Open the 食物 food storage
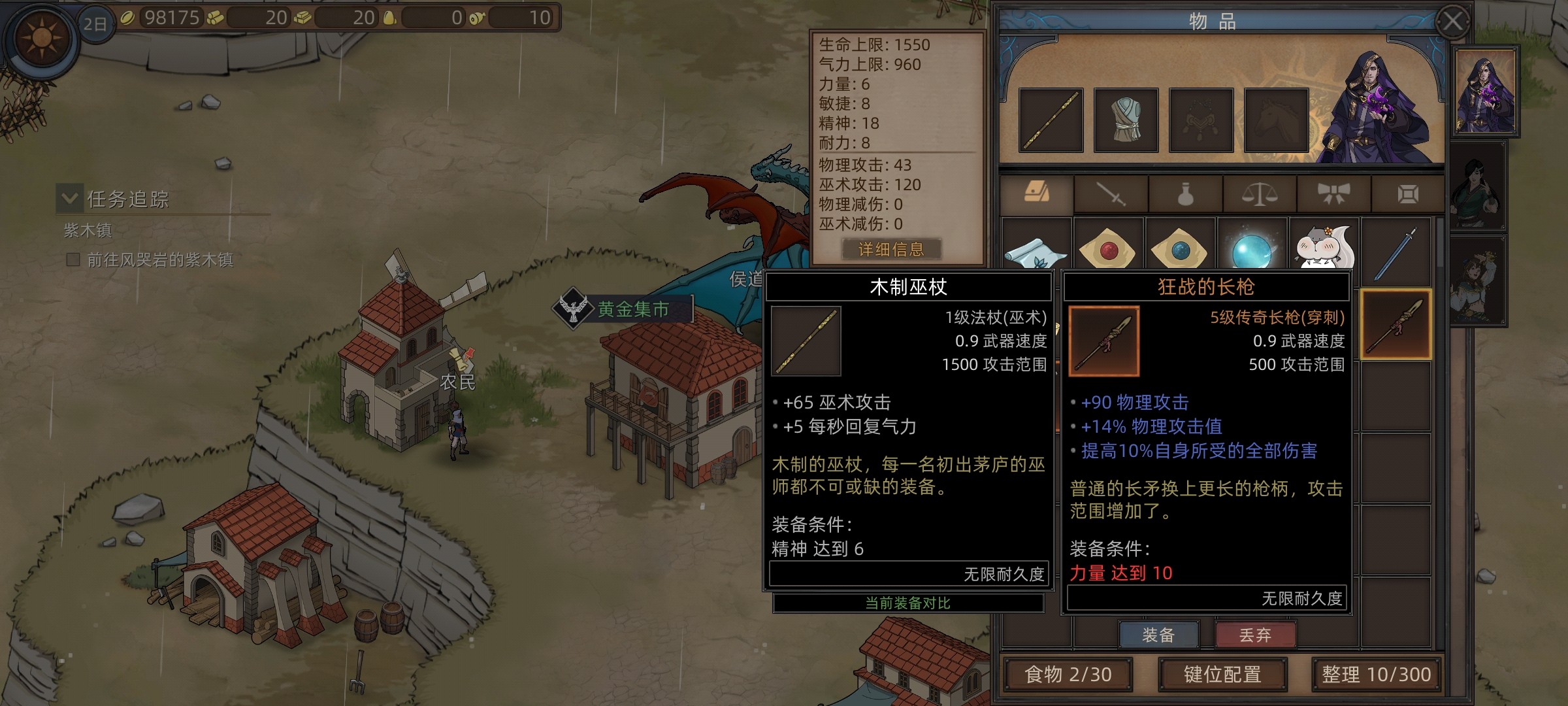 1068,675
